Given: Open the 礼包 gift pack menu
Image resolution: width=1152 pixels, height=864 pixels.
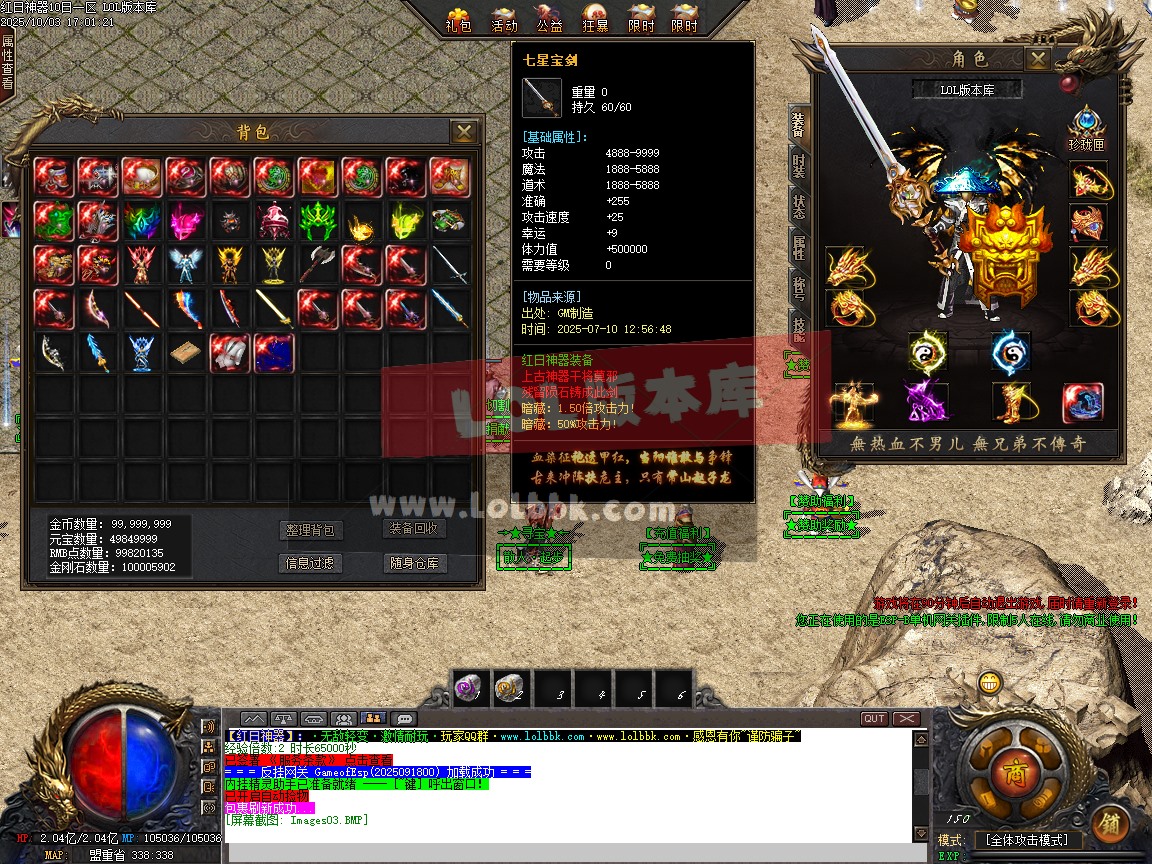Looking at the screenshot, I should tap(458, 18).
